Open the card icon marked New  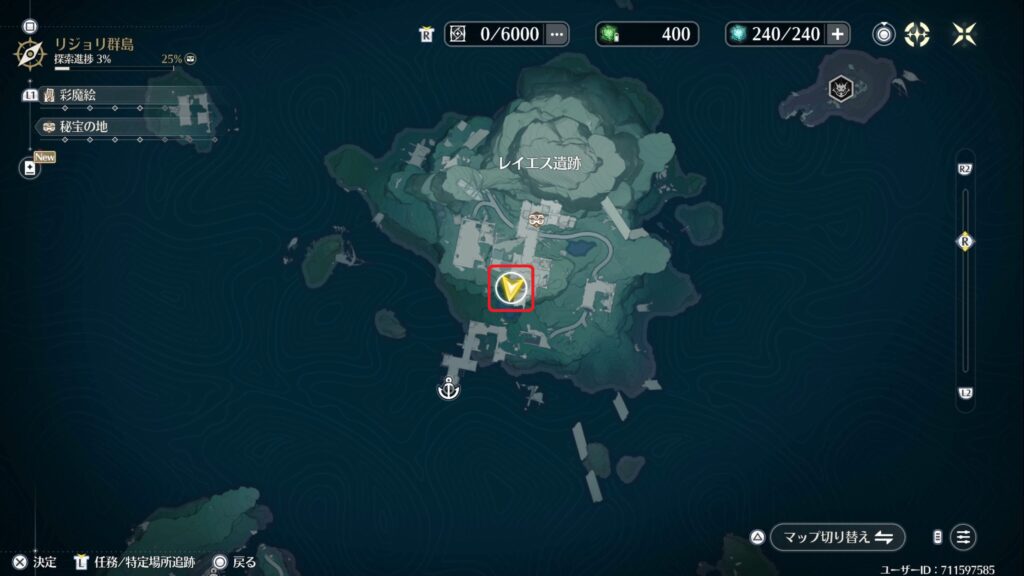[x=30, y=168]
